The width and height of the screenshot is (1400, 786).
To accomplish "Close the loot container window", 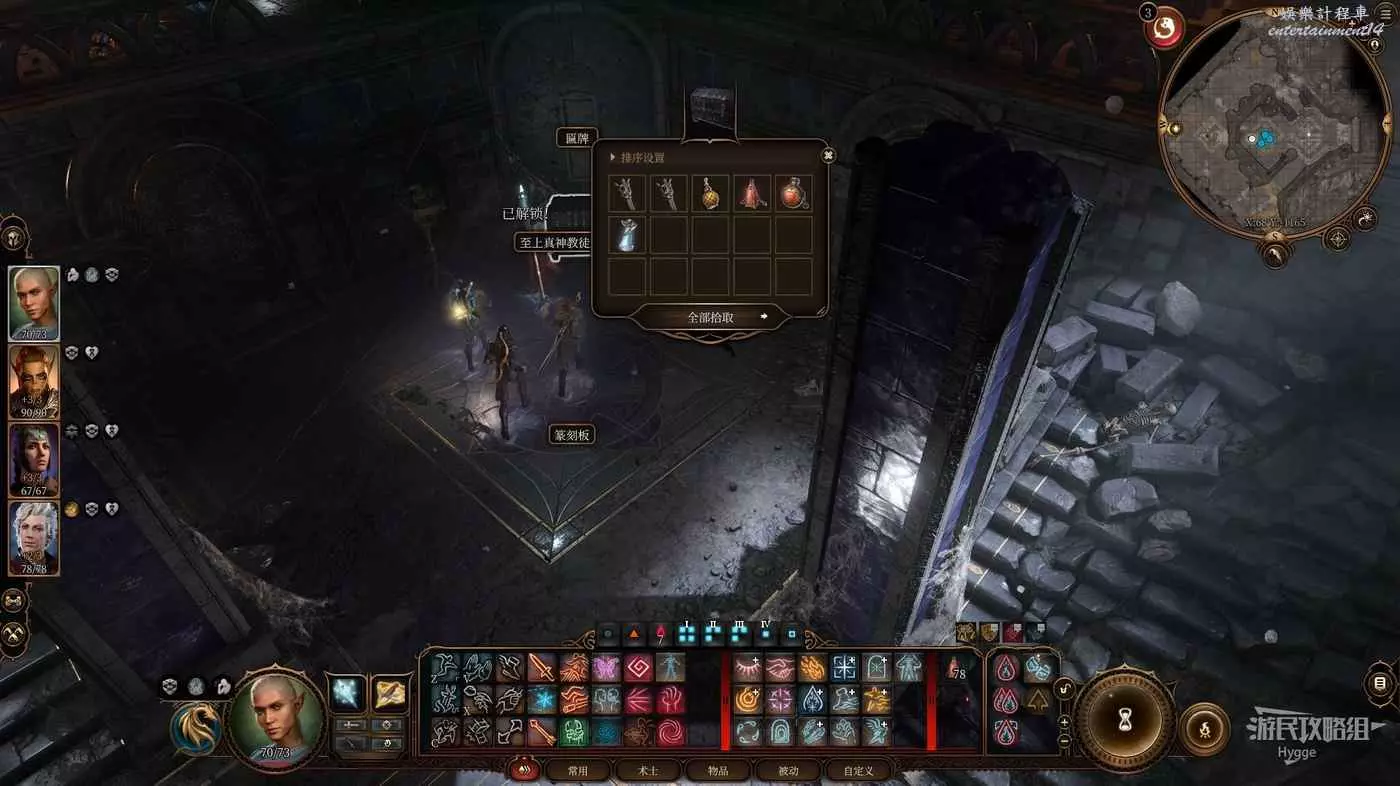I will 828,155.
